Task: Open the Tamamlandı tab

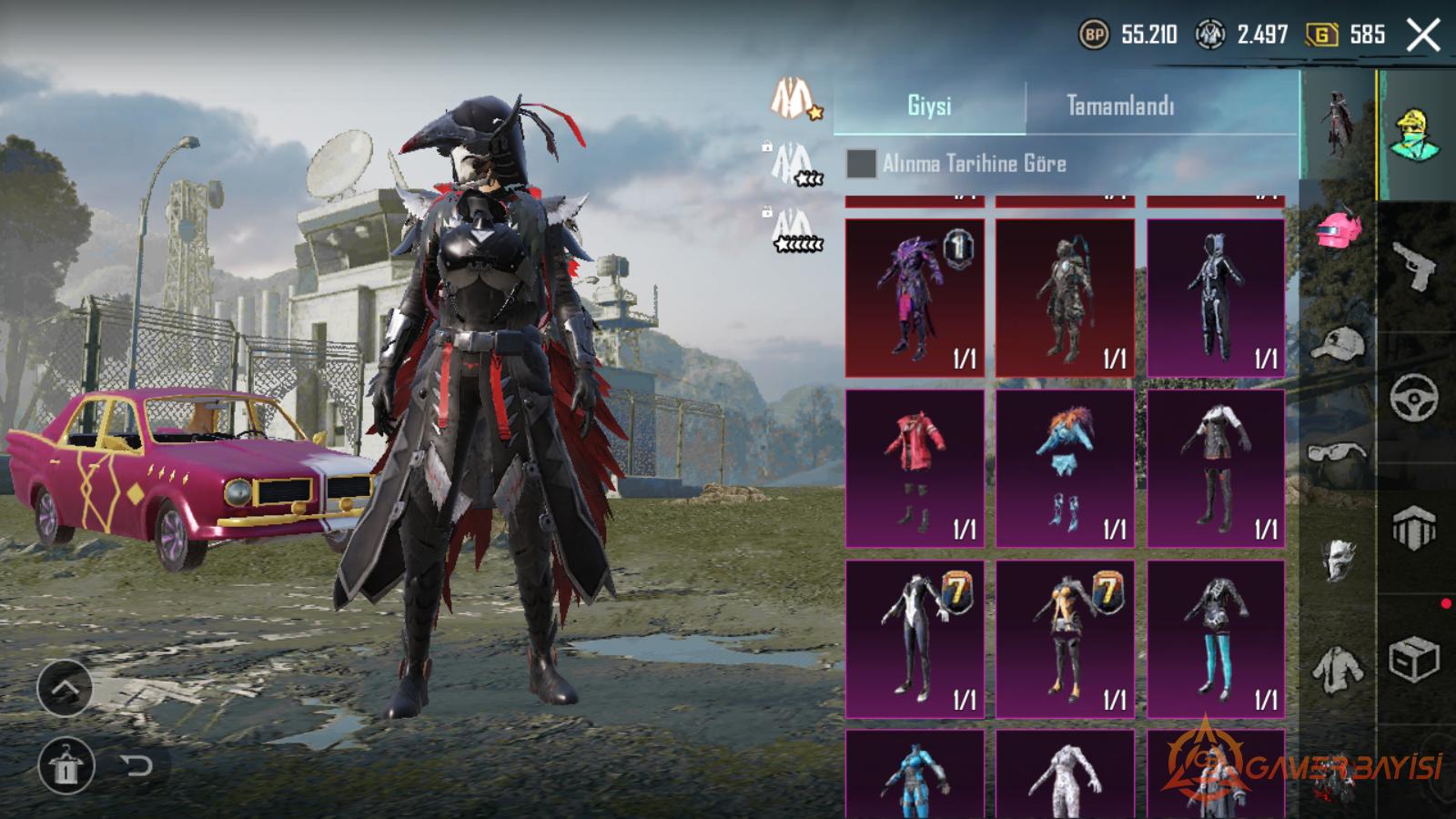Action: pyautogui.click(x=1120, y=106)
